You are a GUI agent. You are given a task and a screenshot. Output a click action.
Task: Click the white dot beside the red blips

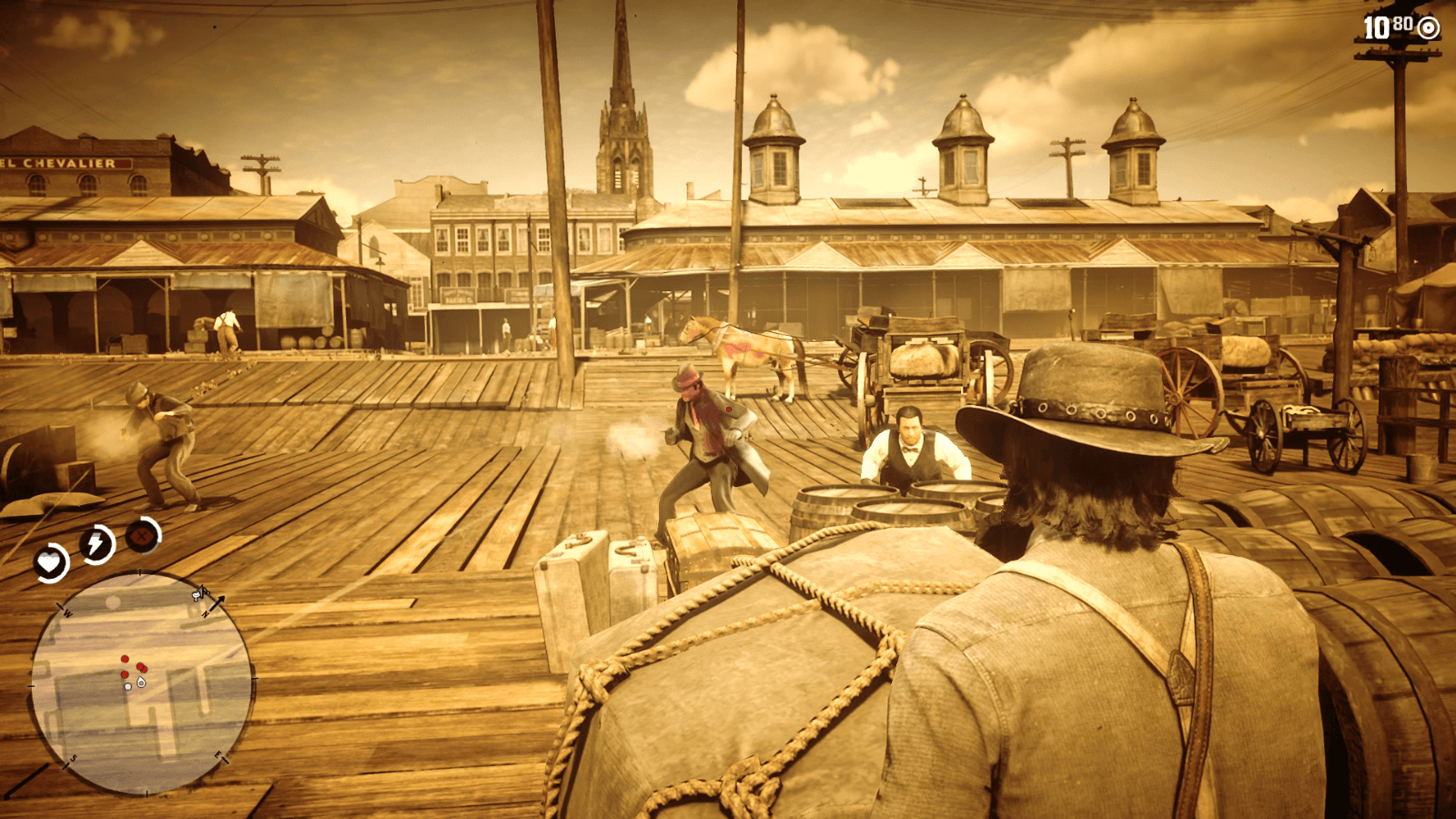127,685
